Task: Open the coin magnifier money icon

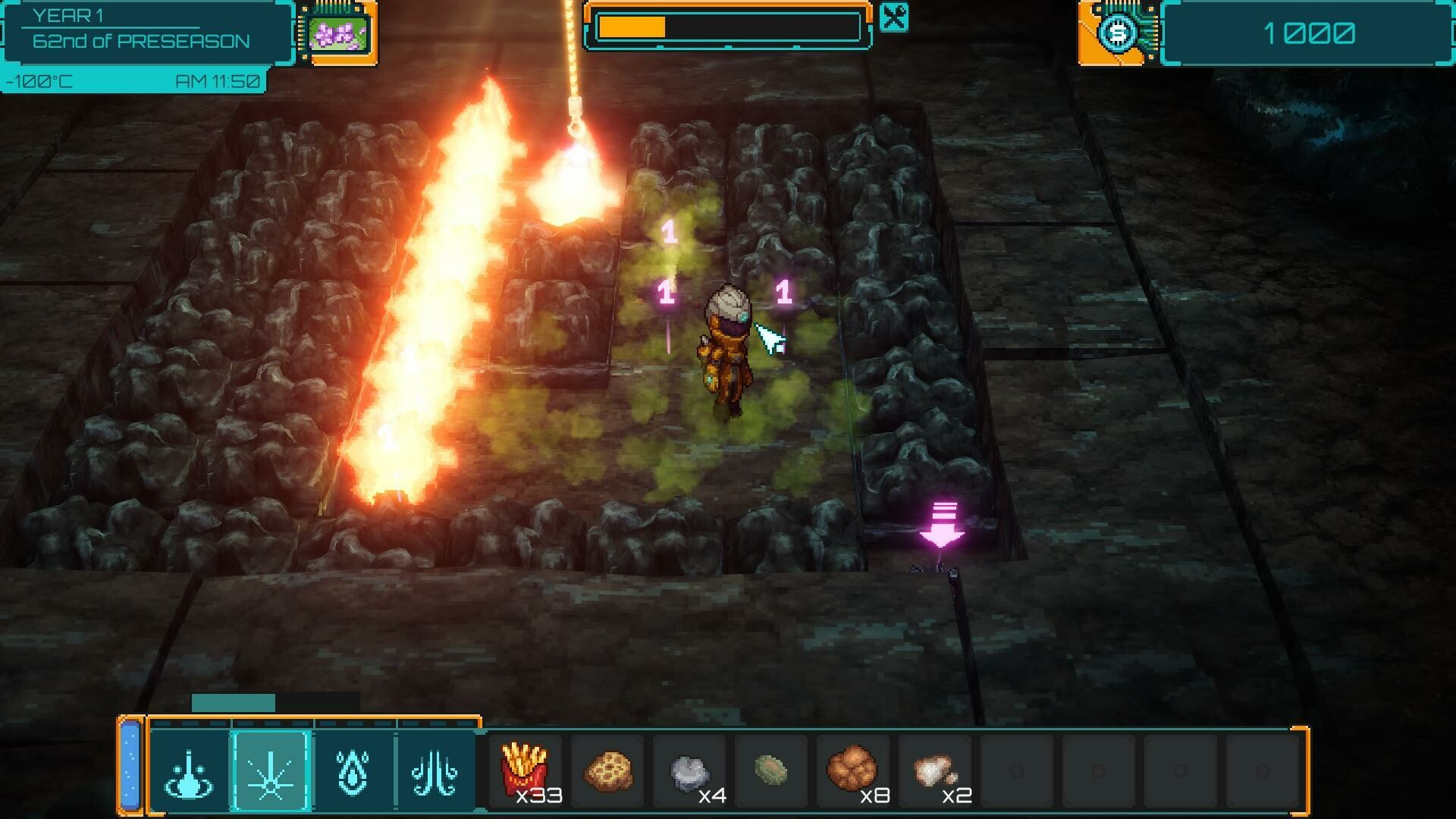Action: tap(1119, 34)
